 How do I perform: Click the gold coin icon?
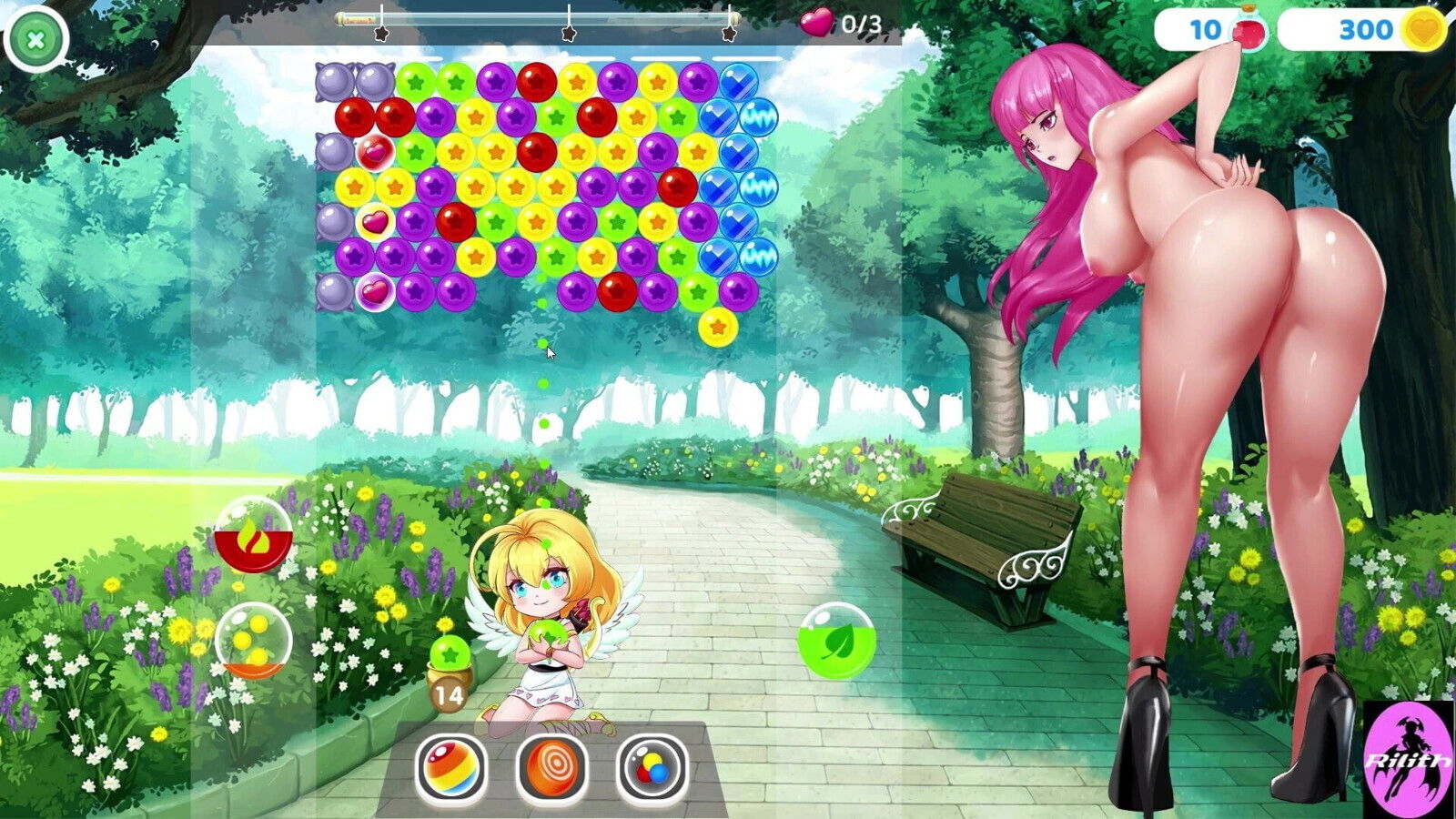coord(1423,28)
